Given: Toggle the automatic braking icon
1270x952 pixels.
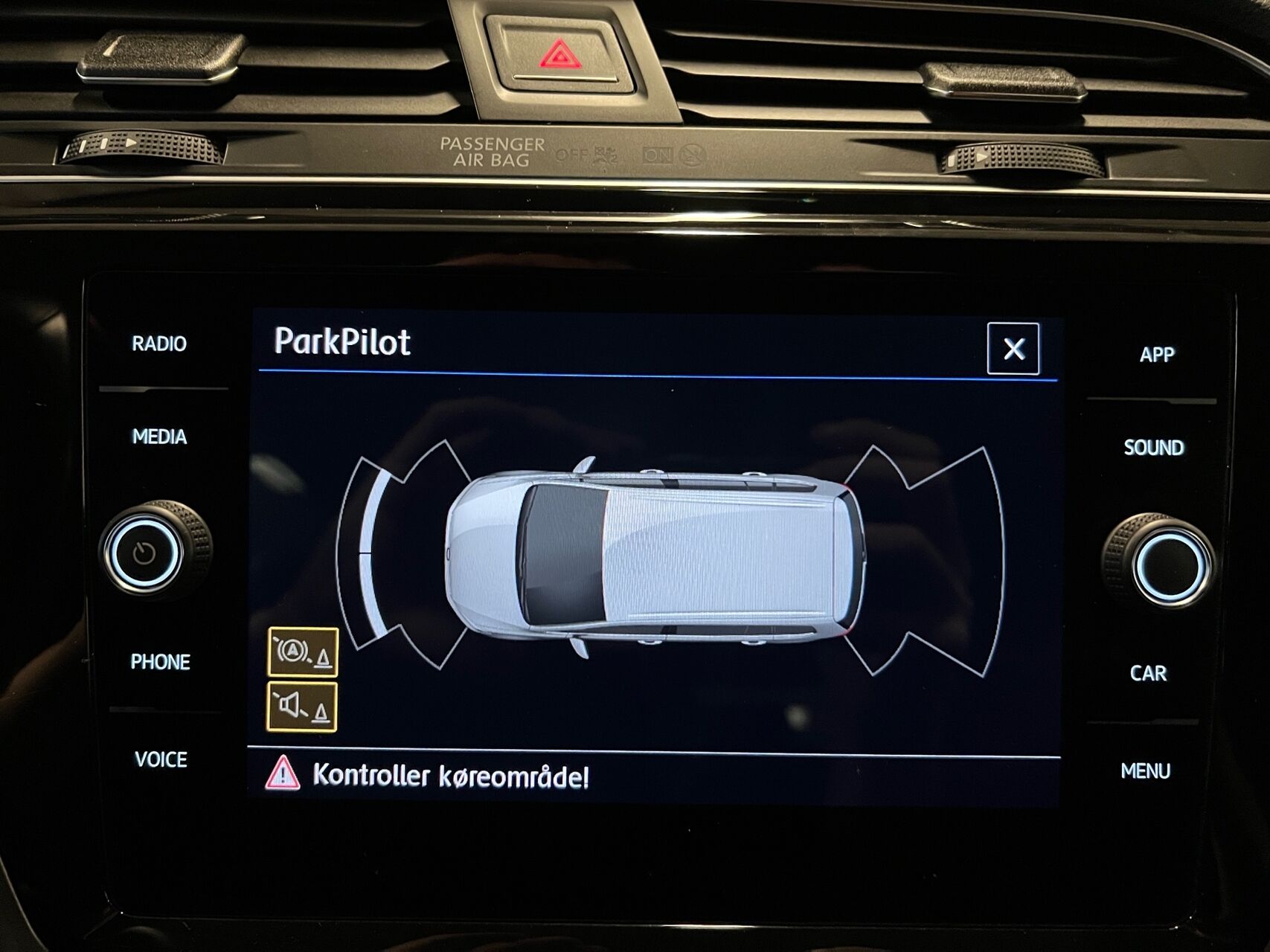Looking at the screenshot, I should click(303, 652).
